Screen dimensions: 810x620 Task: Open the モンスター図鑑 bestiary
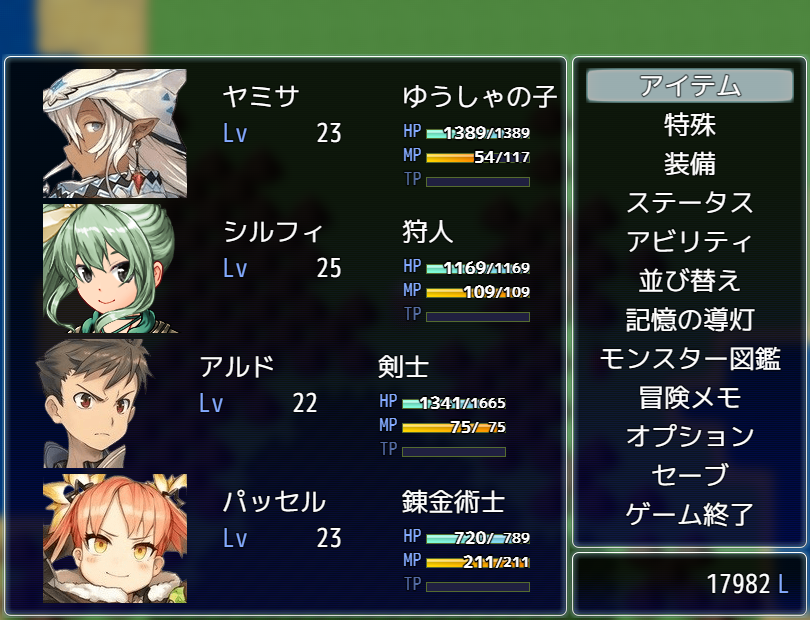click(x=689, y=359)
